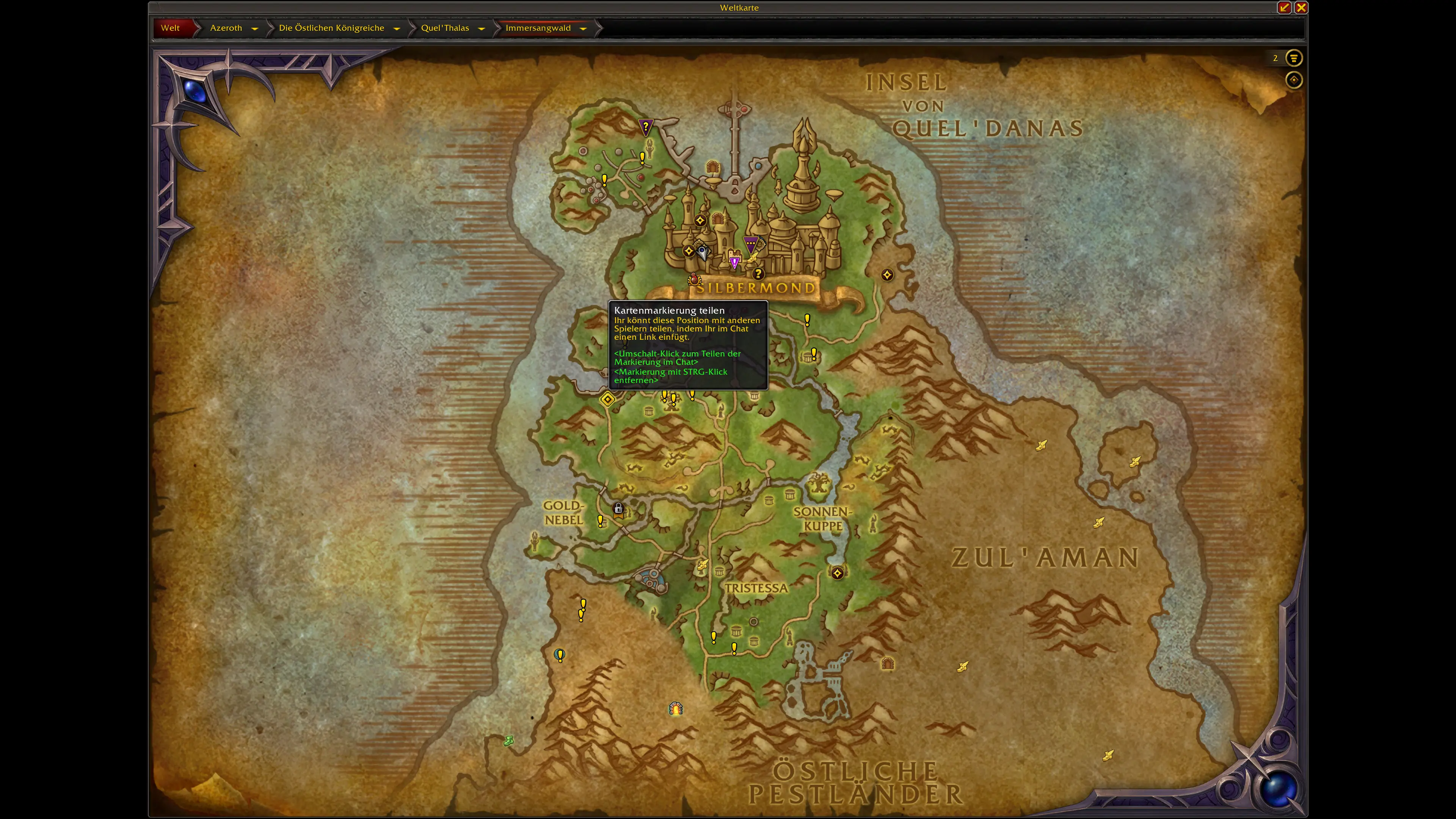Expand the Immersangwald zone dropdown arrow
This screenshot has height=819, width=1456.
click(x=583, y=28)
